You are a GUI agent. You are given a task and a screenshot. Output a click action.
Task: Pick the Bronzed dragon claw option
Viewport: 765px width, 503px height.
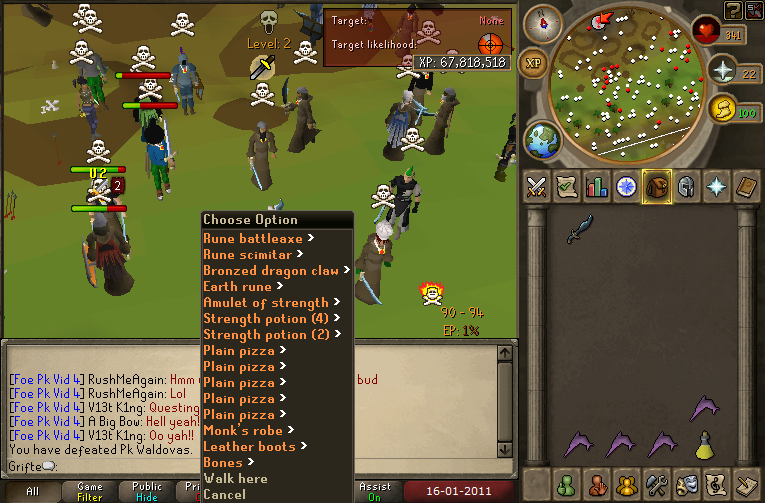[271, 271]
